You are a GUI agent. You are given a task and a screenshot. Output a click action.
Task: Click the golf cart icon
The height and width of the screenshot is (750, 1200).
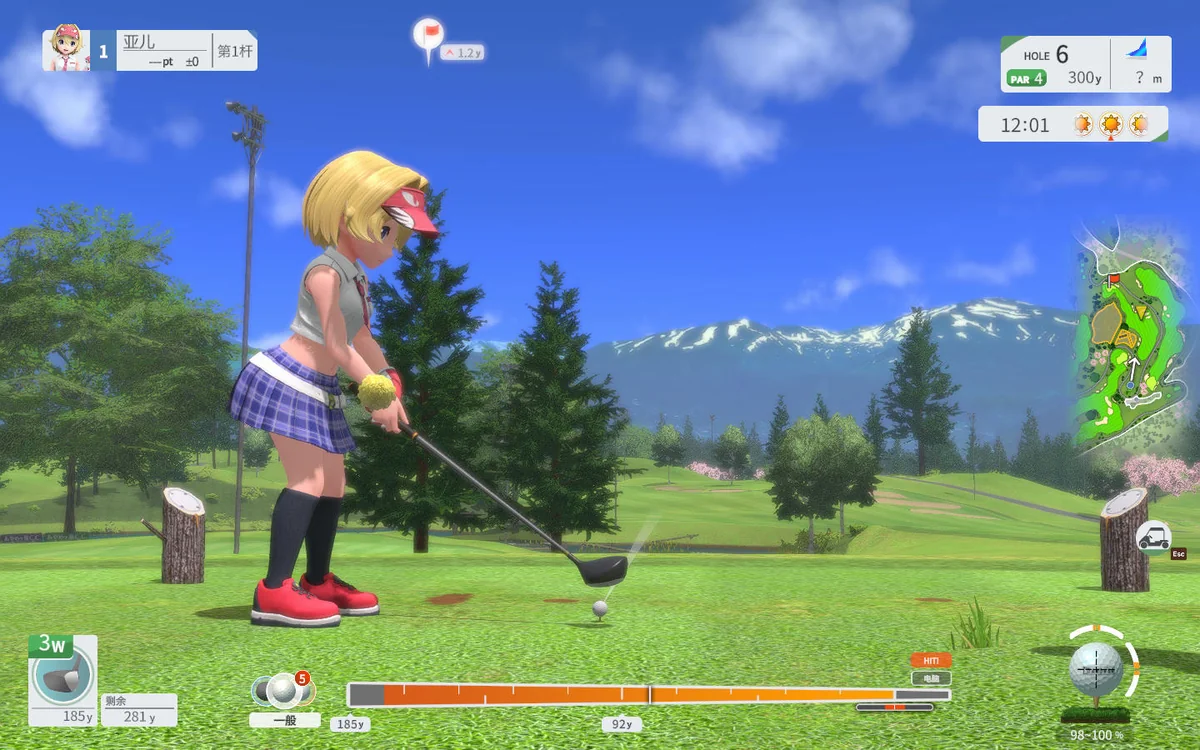coord(1154,537)
